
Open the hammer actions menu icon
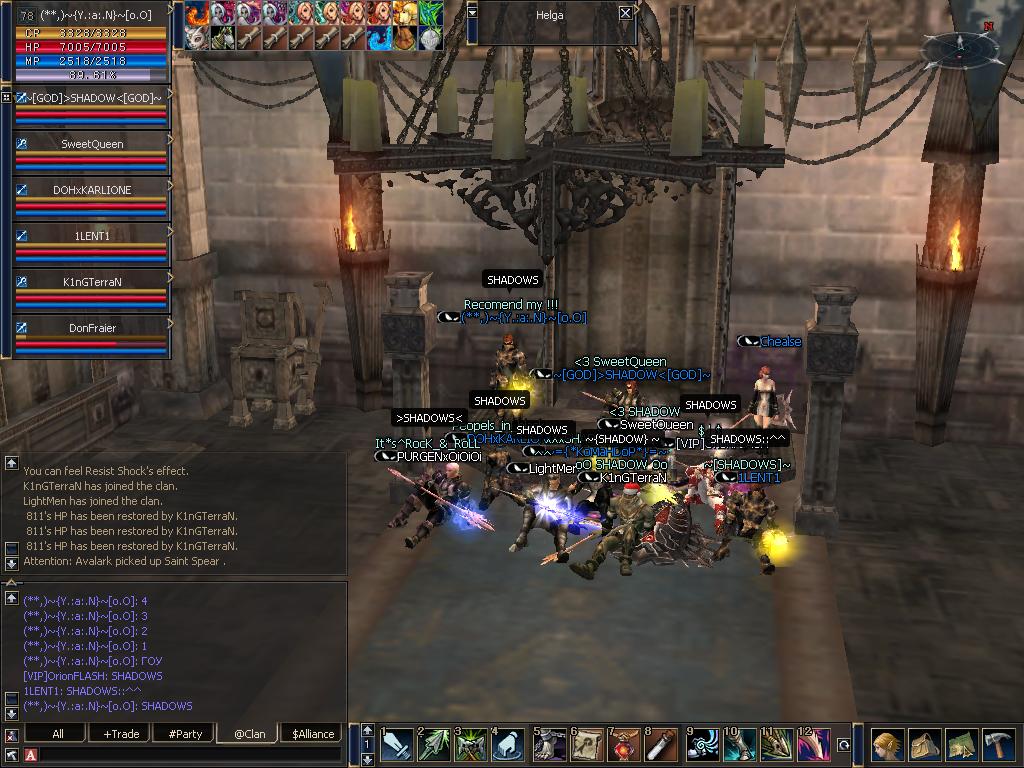(999, 745)
